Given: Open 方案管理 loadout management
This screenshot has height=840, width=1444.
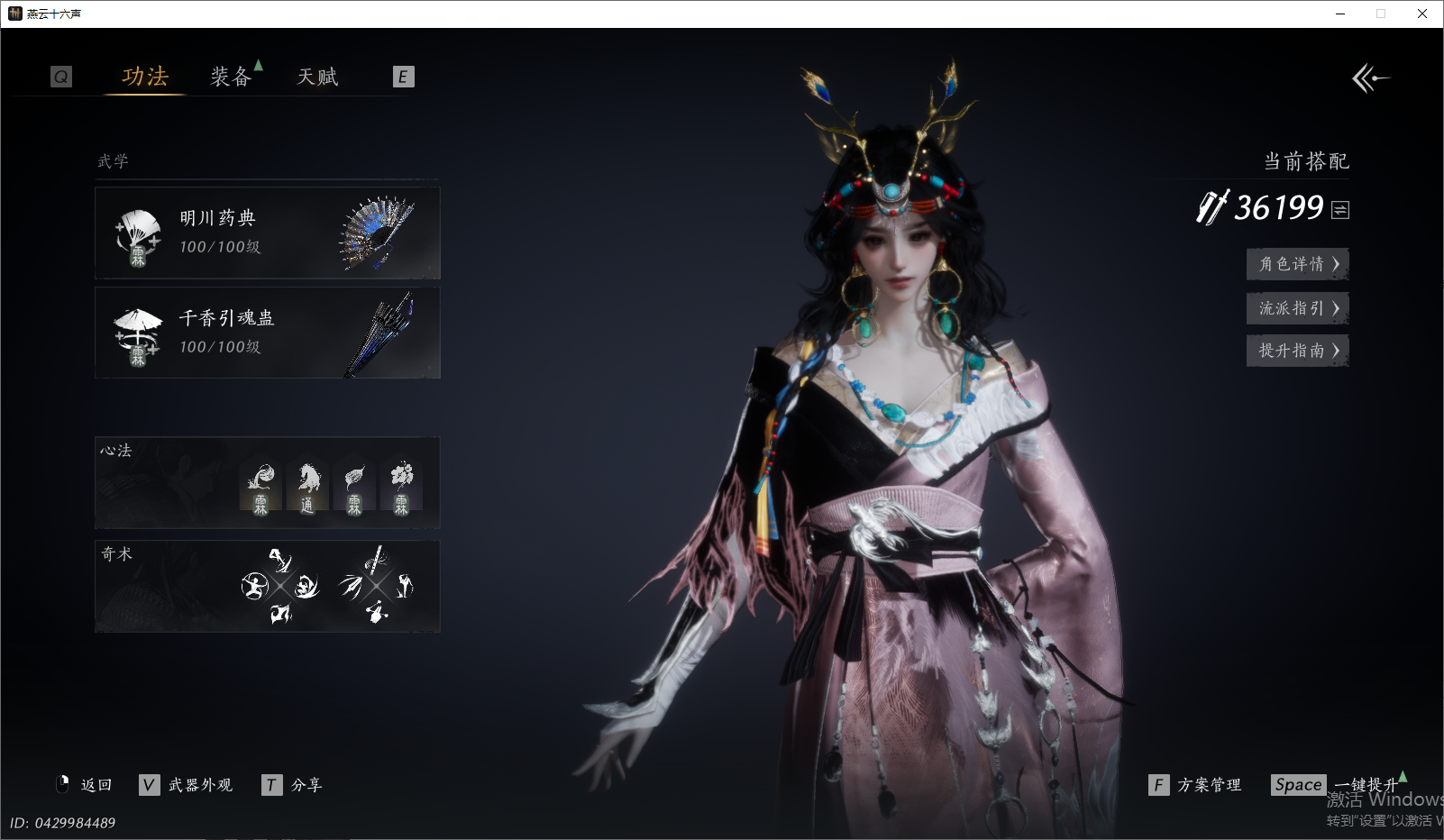Looking at the screenshot, I should (x=1196, y=785).
